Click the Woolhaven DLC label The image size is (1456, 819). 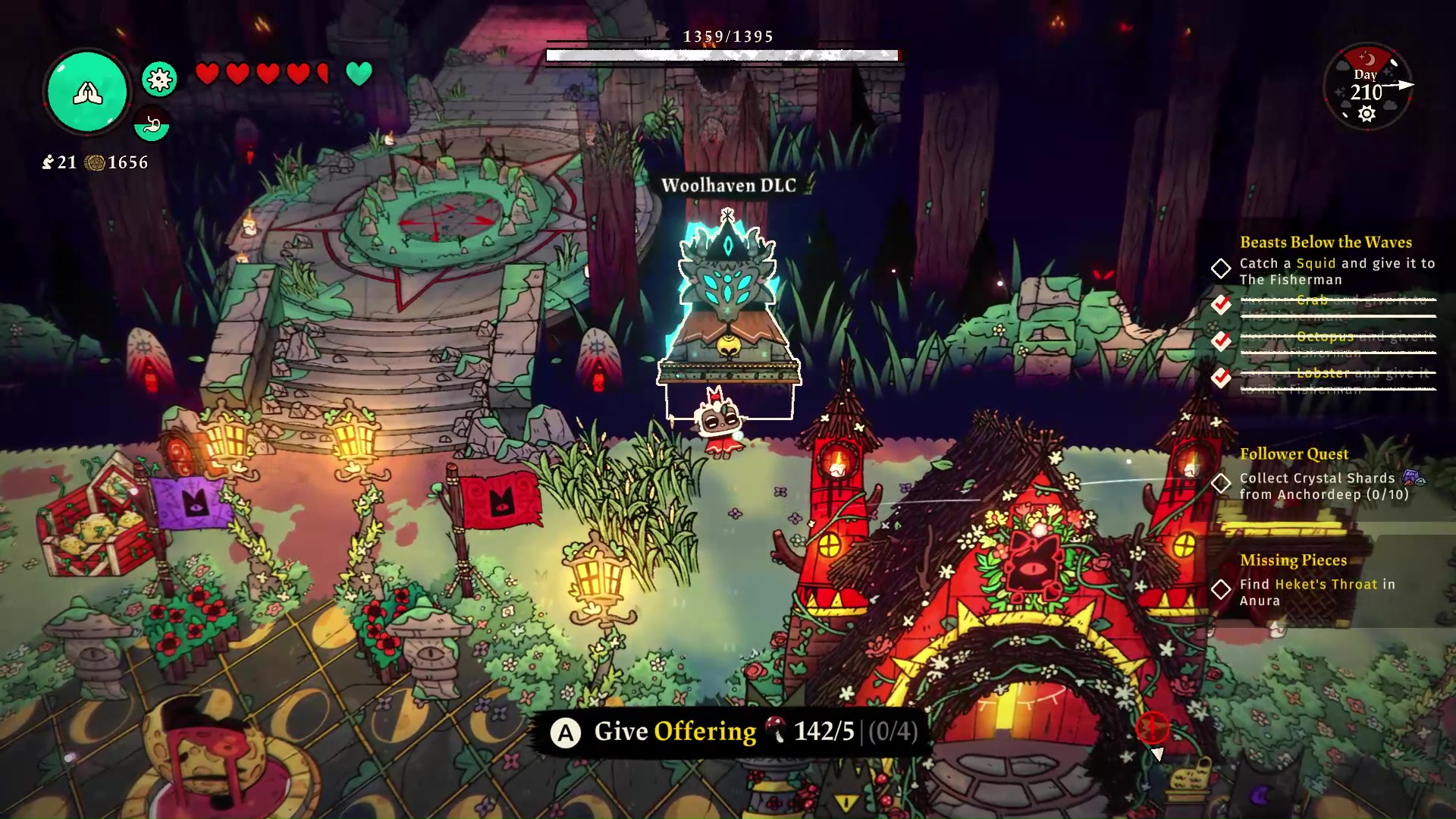pos(729,185)
